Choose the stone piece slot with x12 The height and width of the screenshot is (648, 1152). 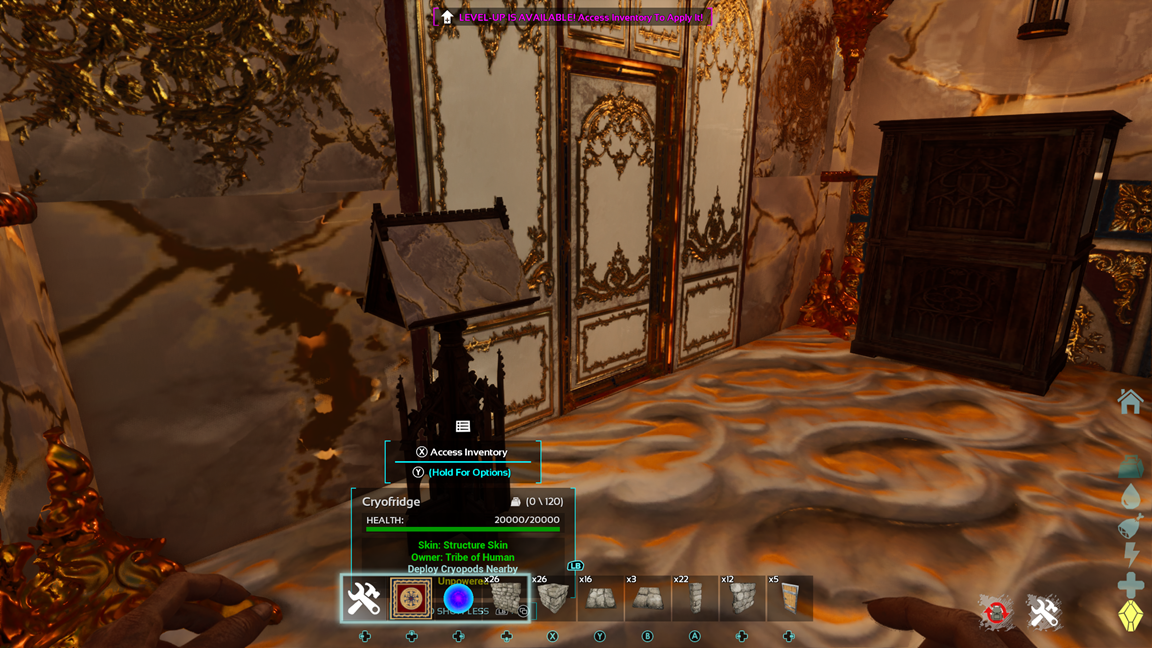pos(741,599)
